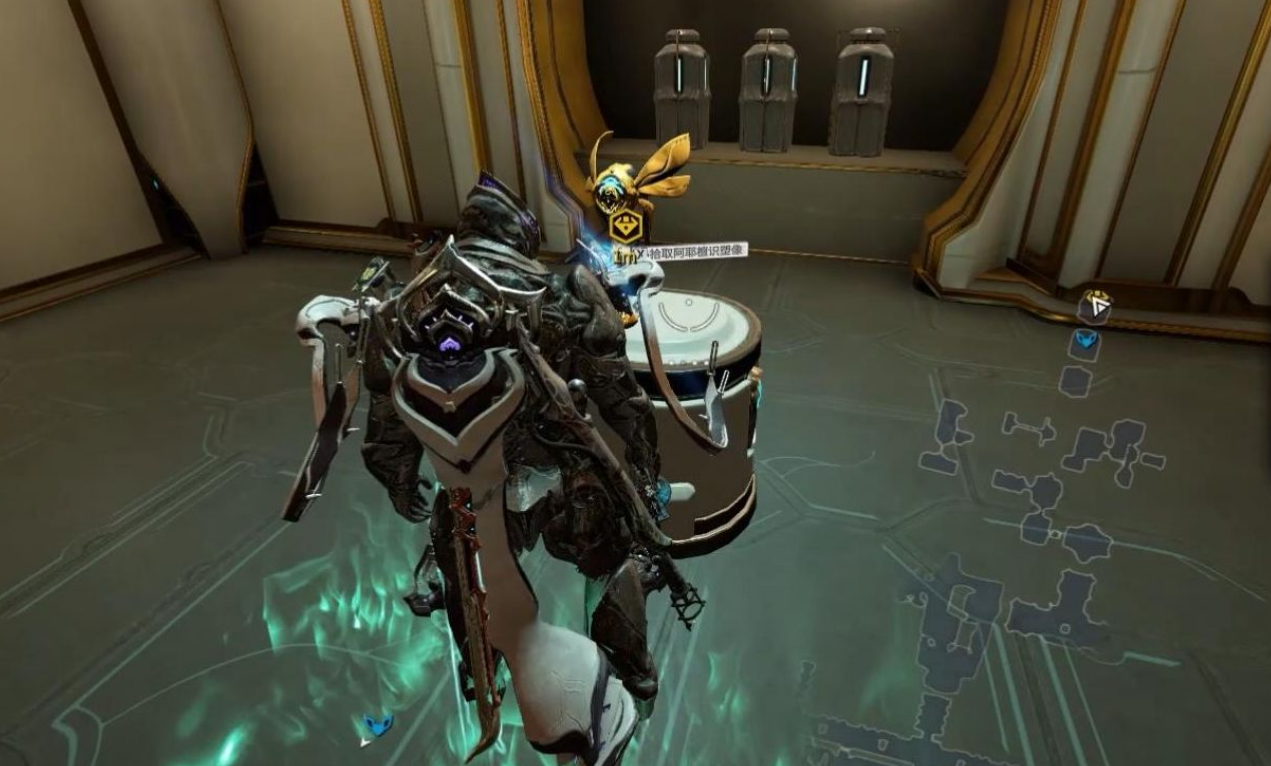The width and height of the screenshot is (1271, 766).
Task: Open the overlay map of room outlines
Action: (1040, 520)
